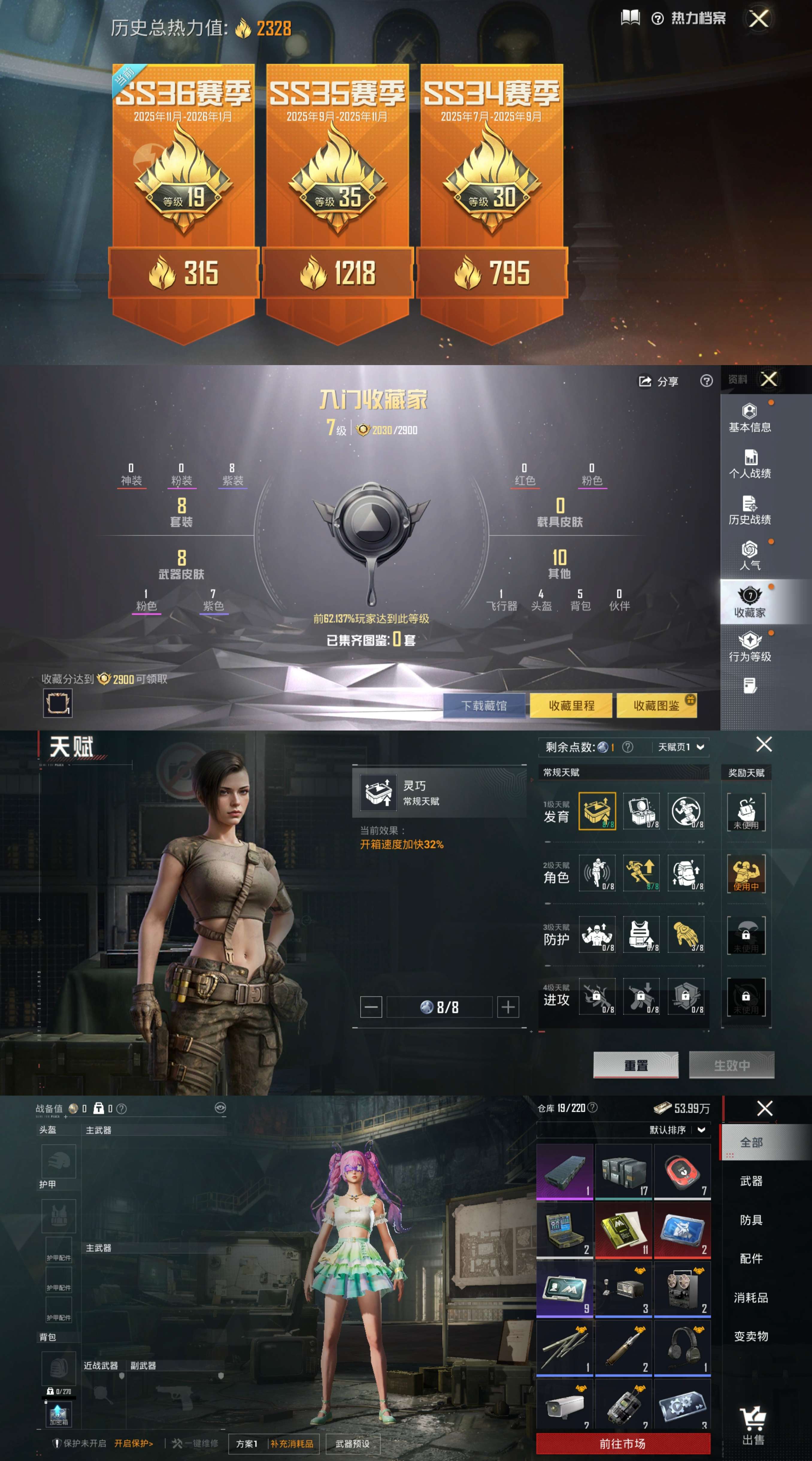Image resolution: width=812 pixels, height=1461 pixels.
Task: Decrease talent points with the minus button
Action: click(371, 1007)
